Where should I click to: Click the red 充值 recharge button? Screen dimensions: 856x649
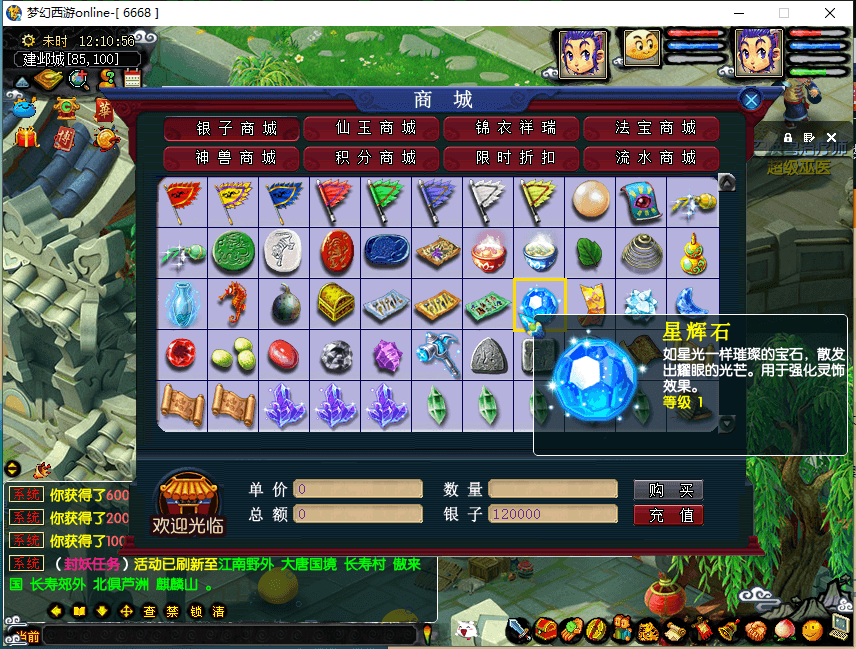click(x=669, y=515)
